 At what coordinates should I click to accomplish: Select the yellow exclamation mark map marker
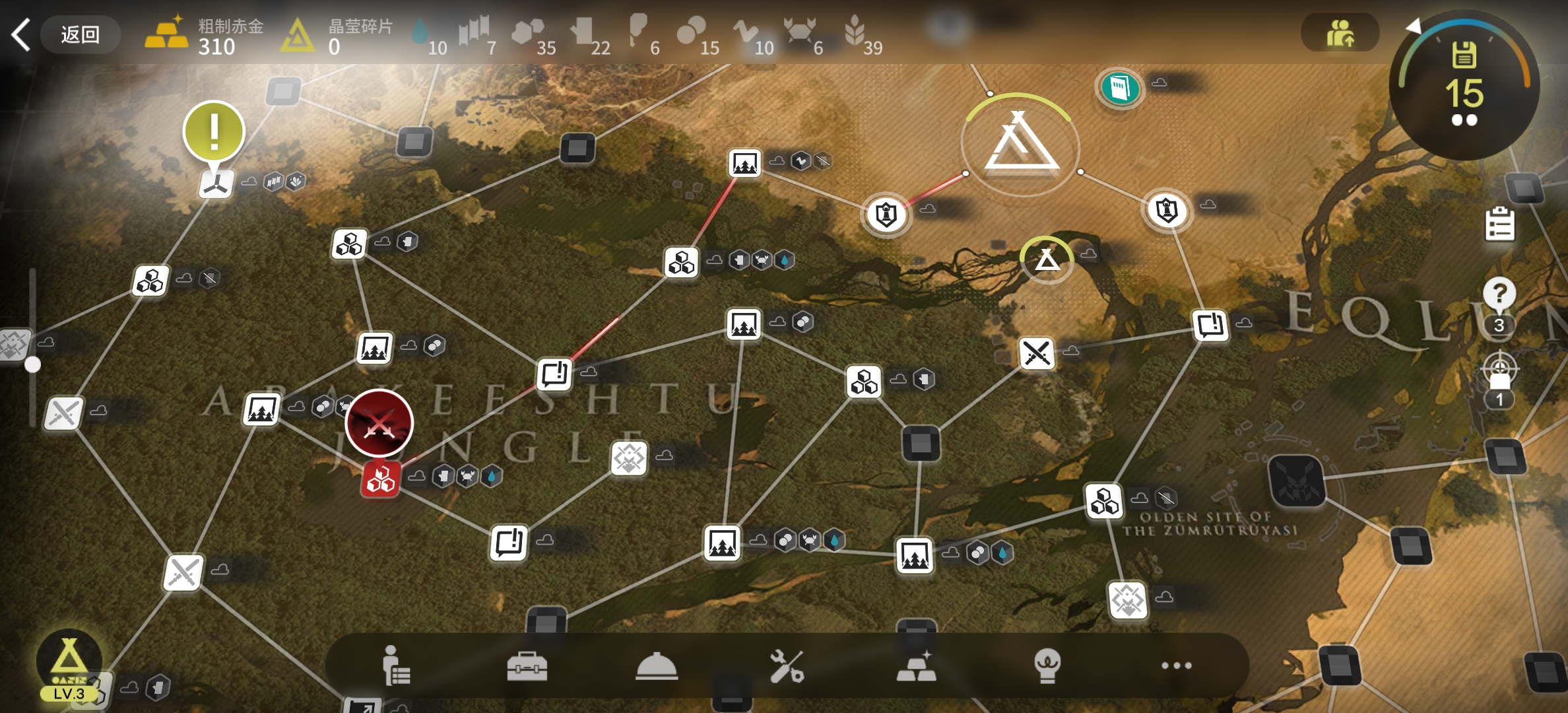pos(214,132)
